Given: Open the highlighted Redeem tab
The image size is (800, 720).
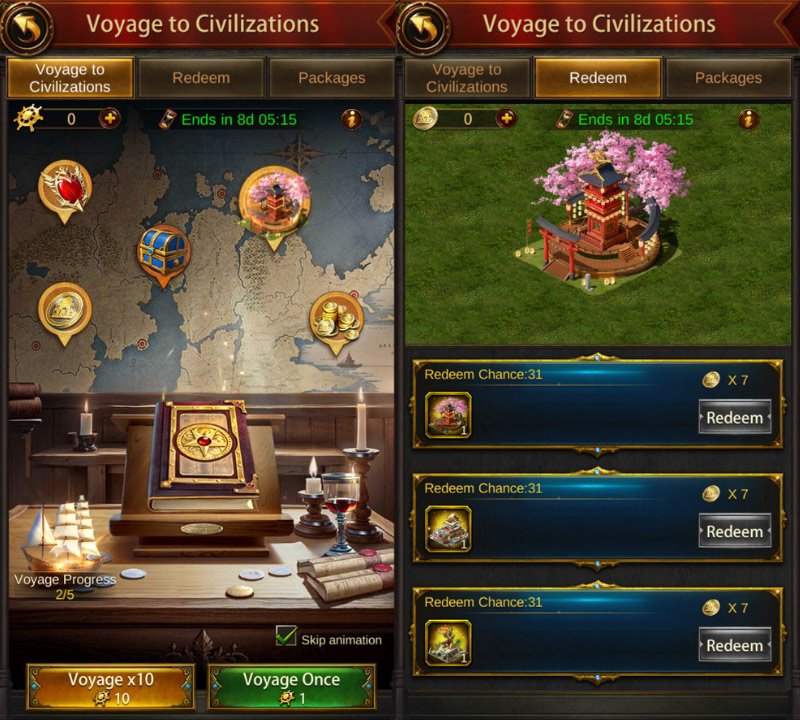Looking at the screenshot, I should [598, 78].
